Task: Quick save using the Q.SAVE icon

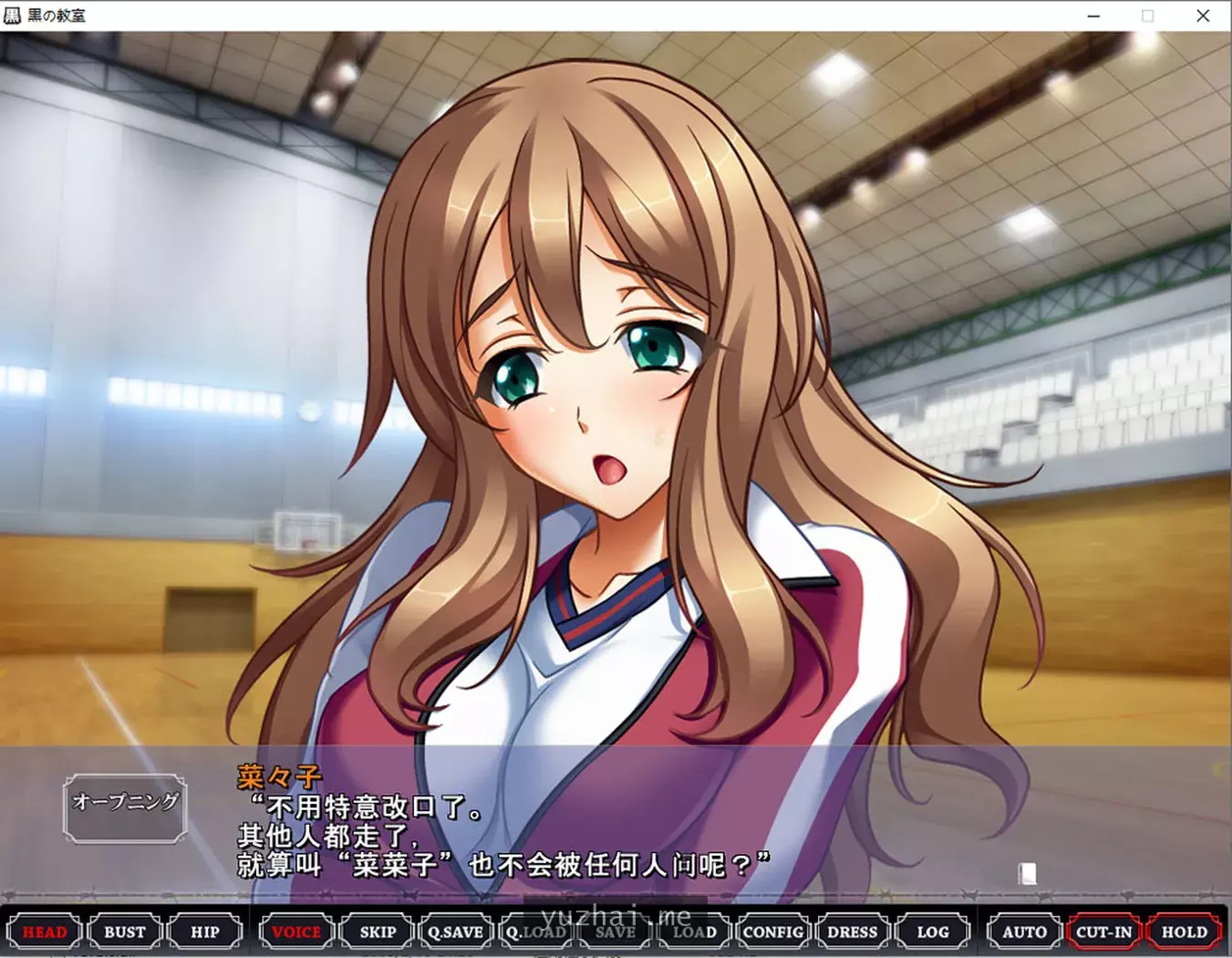Action: click(x=456, y=932)
